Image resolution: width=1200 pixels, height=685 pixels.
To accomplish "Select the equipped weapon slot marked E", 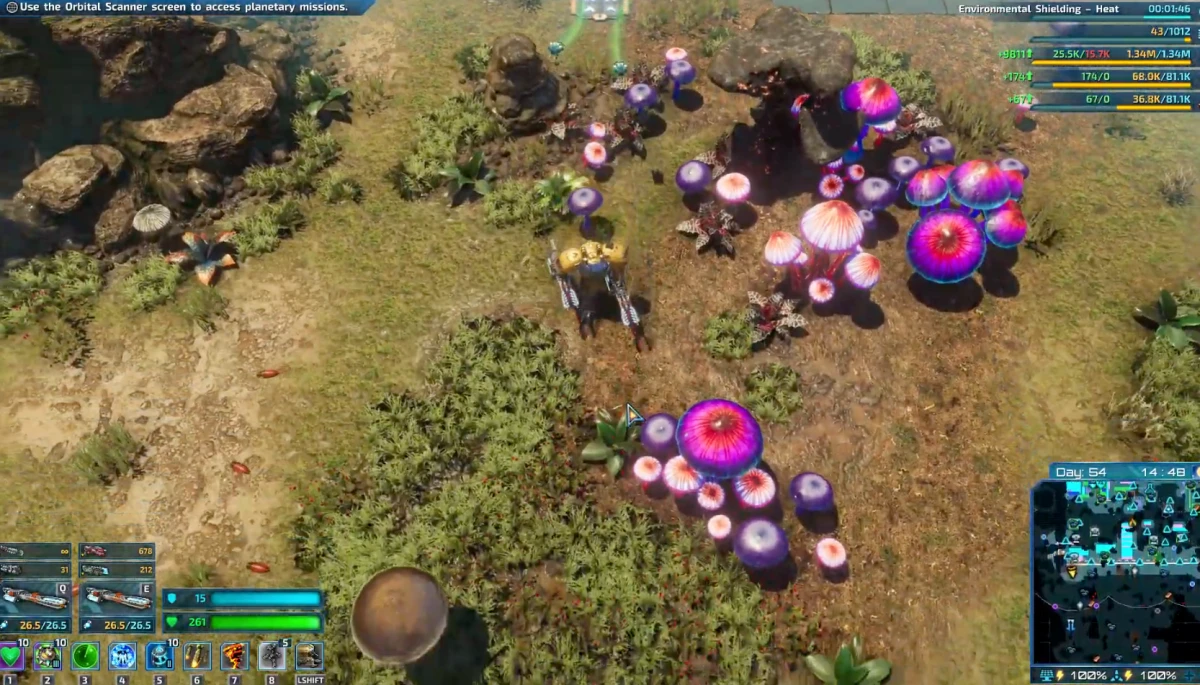I will [x=116, y=598].
